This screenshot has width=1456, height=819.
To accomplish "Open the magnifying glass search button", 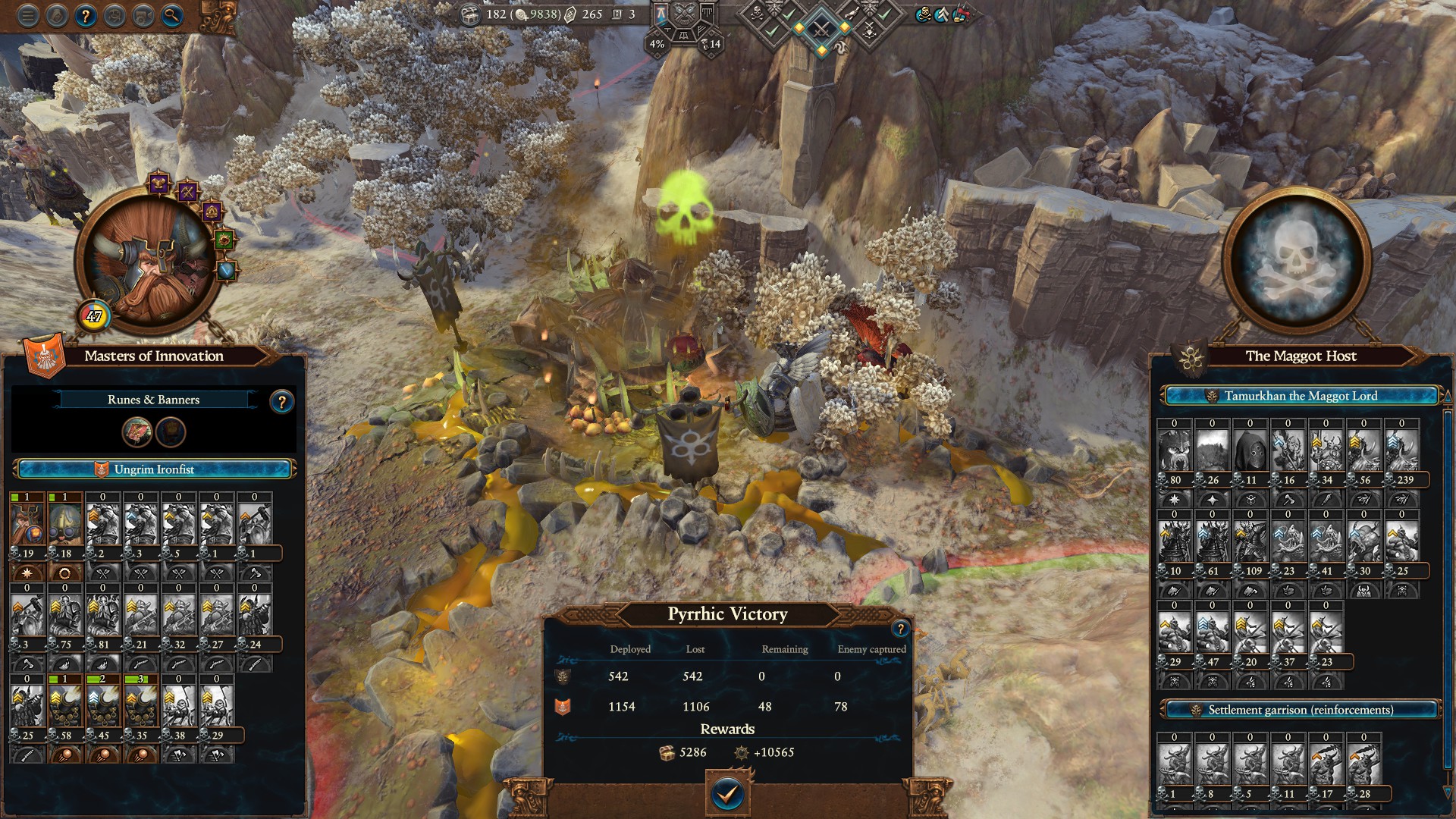I will (172, 16).
